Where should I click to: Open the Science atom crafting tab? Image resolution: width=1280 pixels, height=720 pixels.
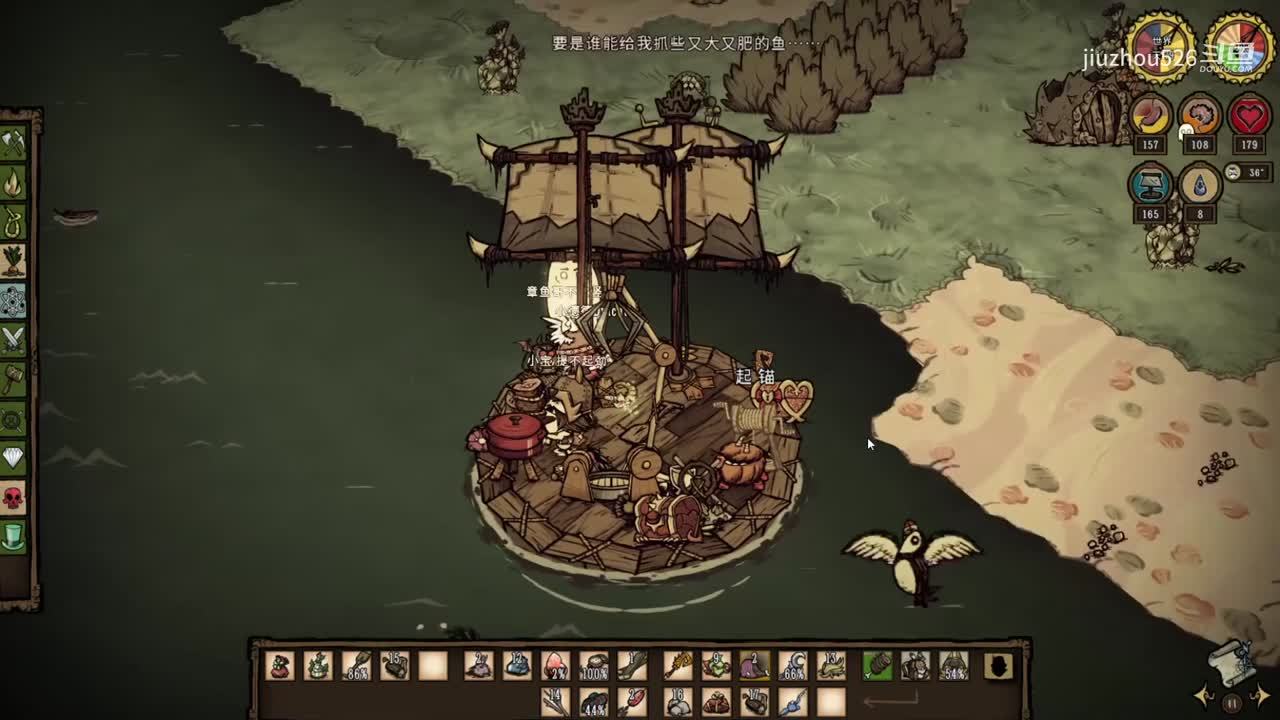click(x=13, y=300)
